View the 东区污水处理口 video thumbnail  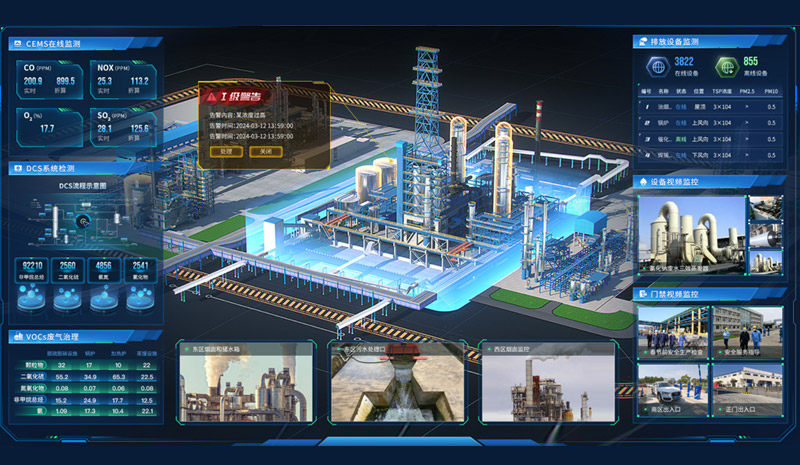click(397, 386)
